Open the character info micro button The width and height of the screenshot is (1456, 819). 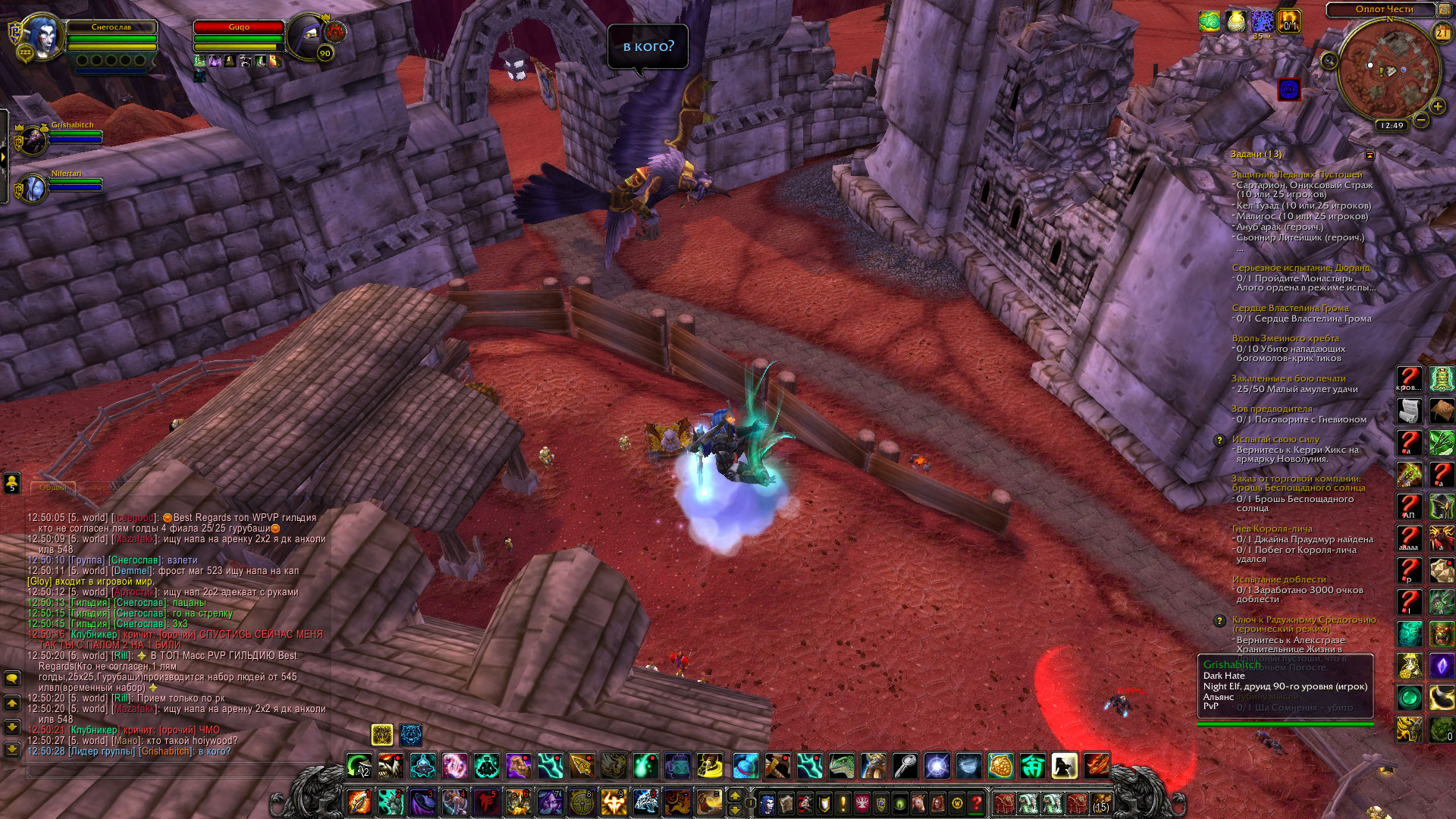tap(767, 802)
